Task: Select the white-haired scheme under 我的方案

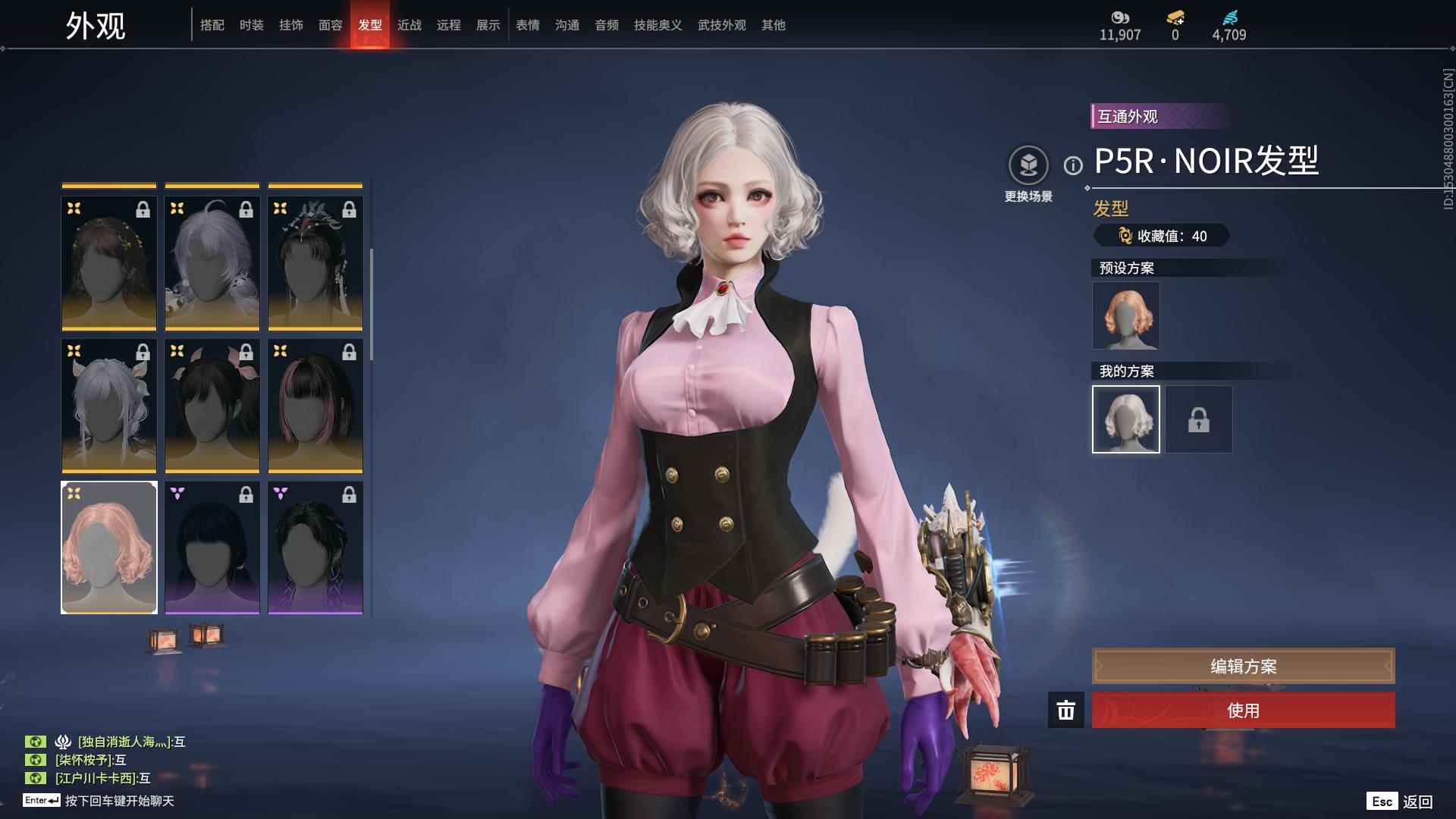Action: coord(1125,419)
